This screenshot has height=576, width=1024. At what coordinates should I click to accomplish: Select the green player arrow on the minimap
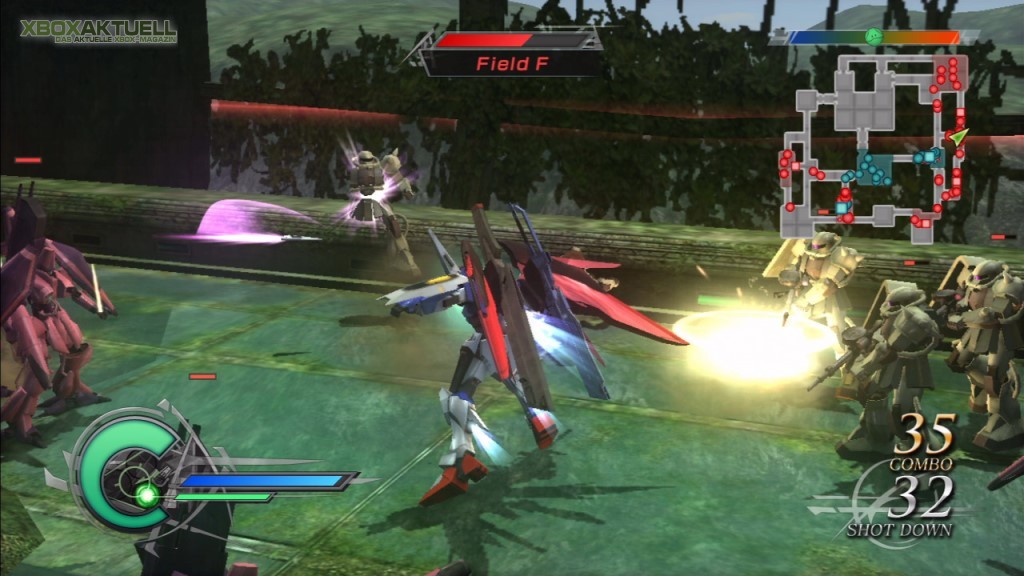point(957,136)
